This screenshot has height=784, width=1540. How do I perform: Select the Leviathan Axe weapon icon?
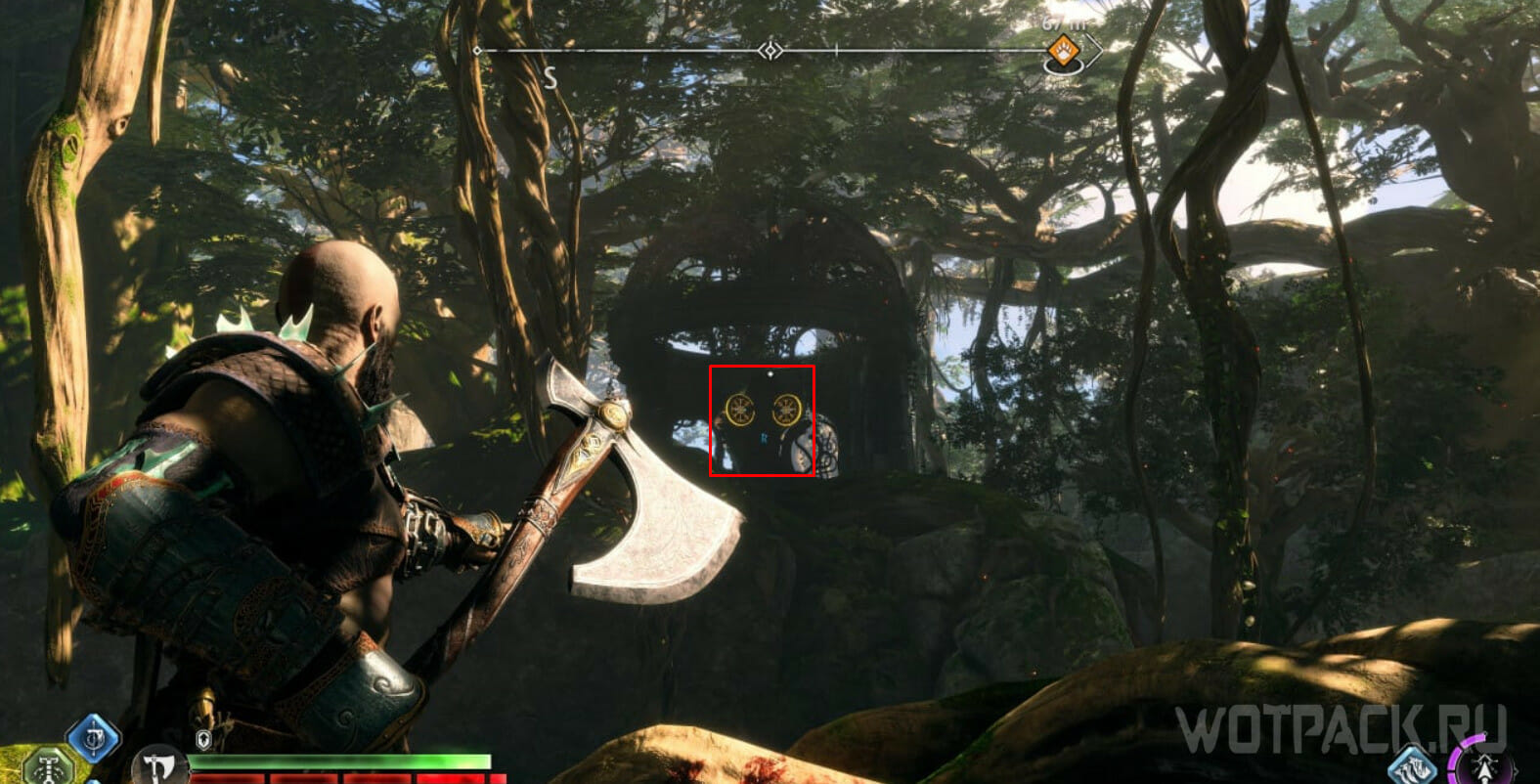(157, 764)
